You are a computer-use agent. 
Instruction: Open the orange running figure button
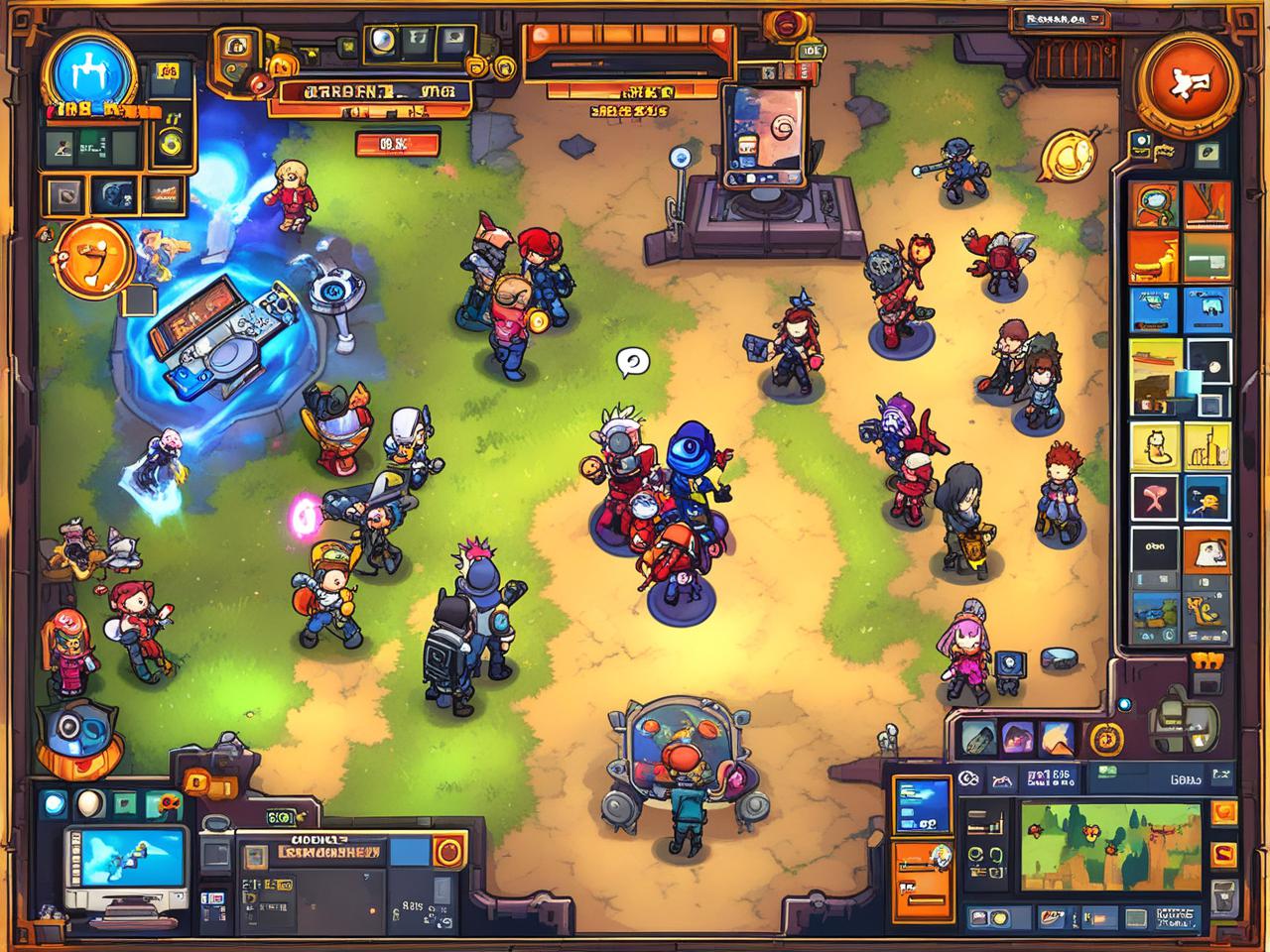1189,81
